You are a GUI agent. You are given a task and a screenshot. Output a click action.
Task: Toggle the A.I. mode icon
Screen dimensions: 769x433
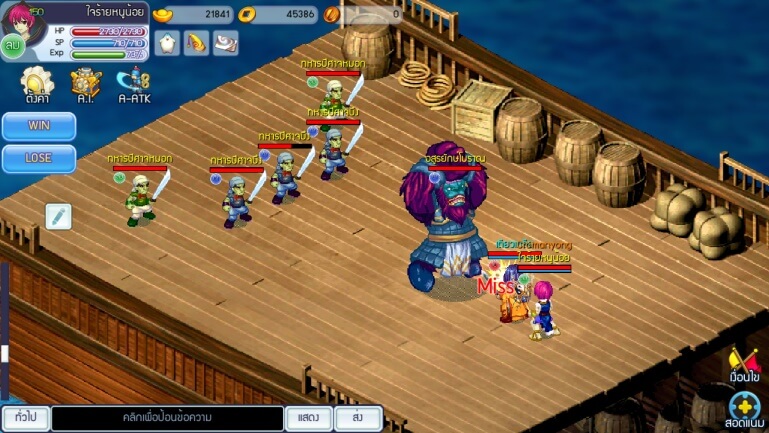pyautogui.click(x=86, y=81)
